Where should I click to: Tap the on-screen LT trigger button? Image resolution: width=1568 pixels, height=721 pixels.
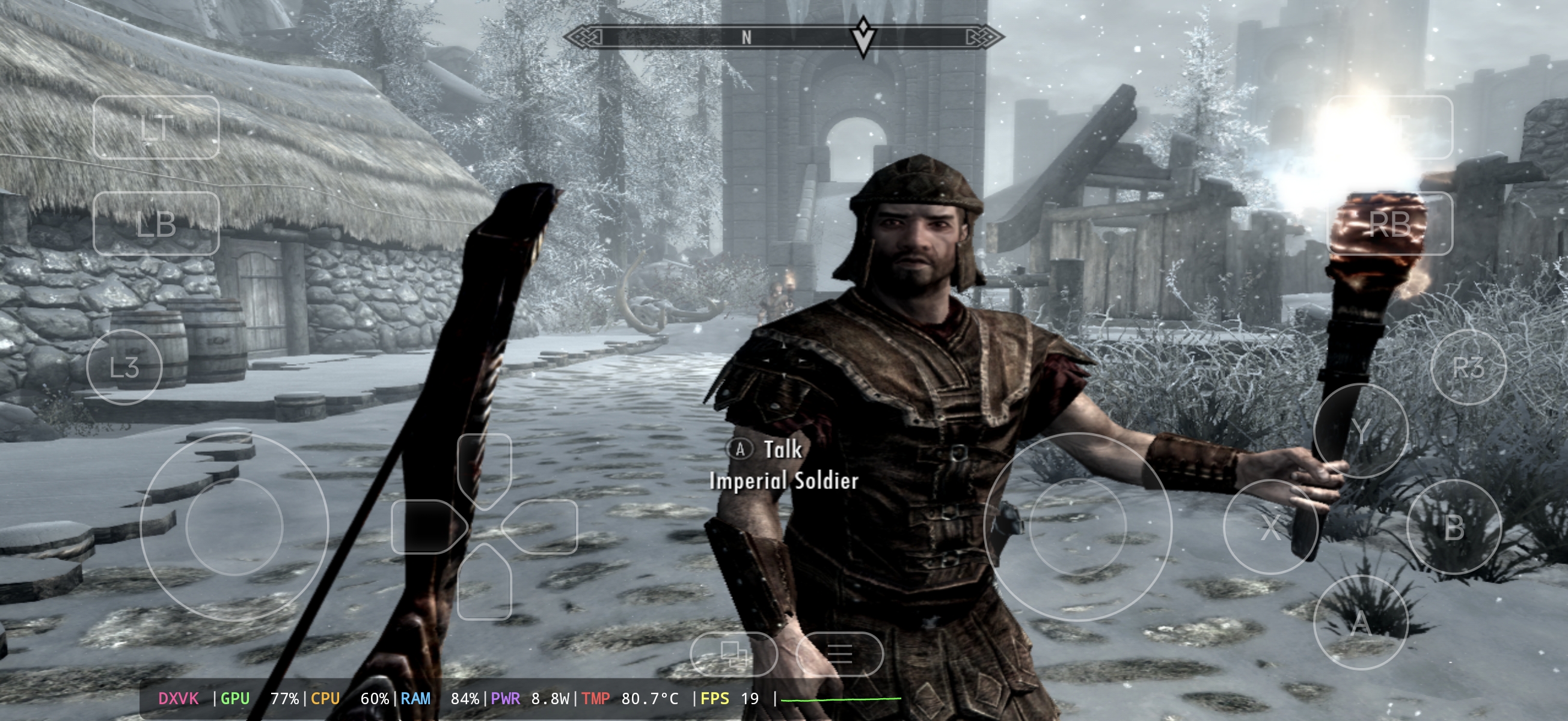tap(156, 127)
